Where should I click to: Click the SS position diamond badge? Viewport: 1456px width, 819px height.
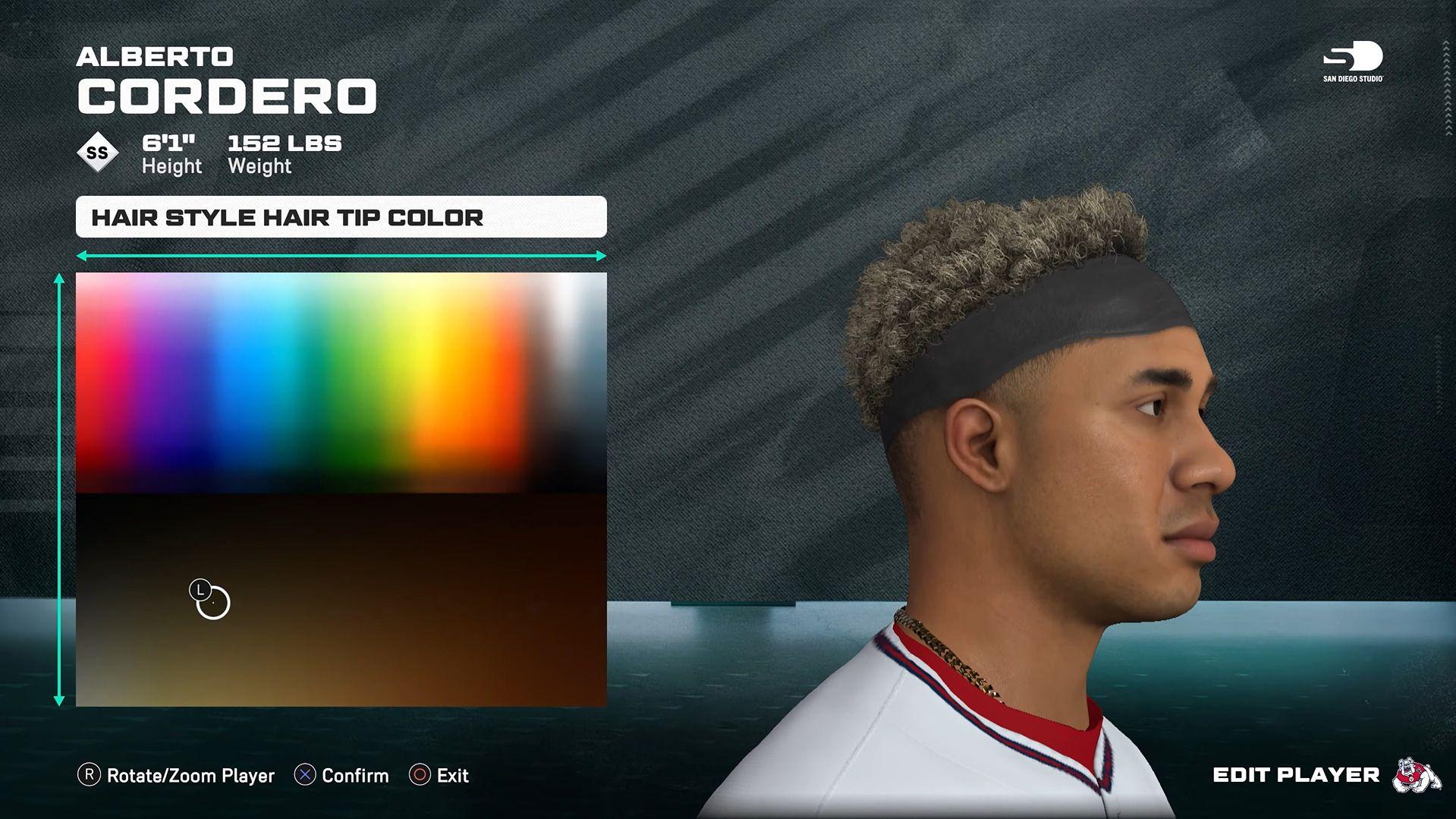point(96,152)
